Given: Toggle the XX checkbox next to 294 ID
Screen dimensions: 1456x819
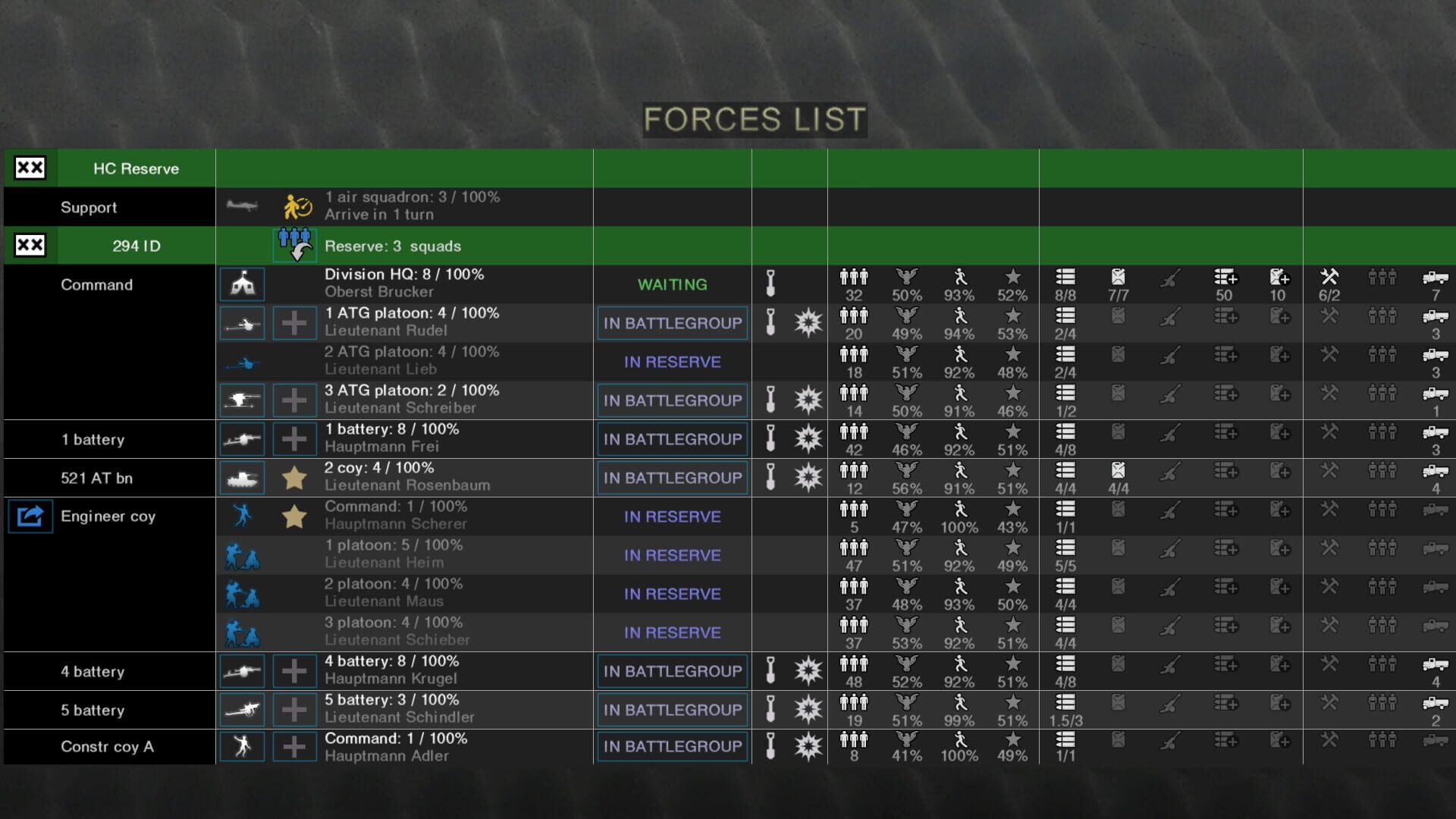Looking at the screenshot, I should pos(29,245).
